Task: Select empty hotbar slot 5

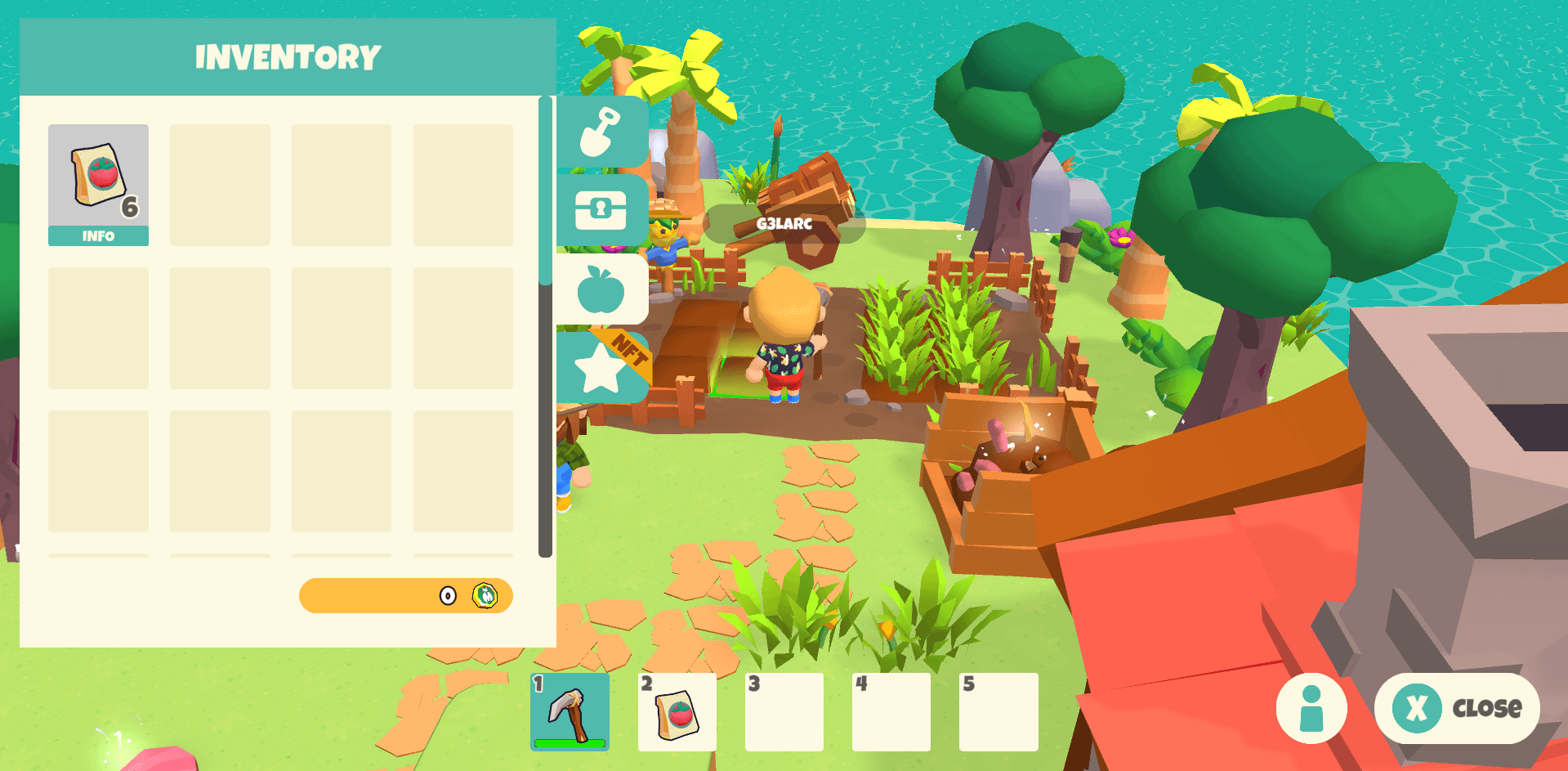Action: point(998,711)
